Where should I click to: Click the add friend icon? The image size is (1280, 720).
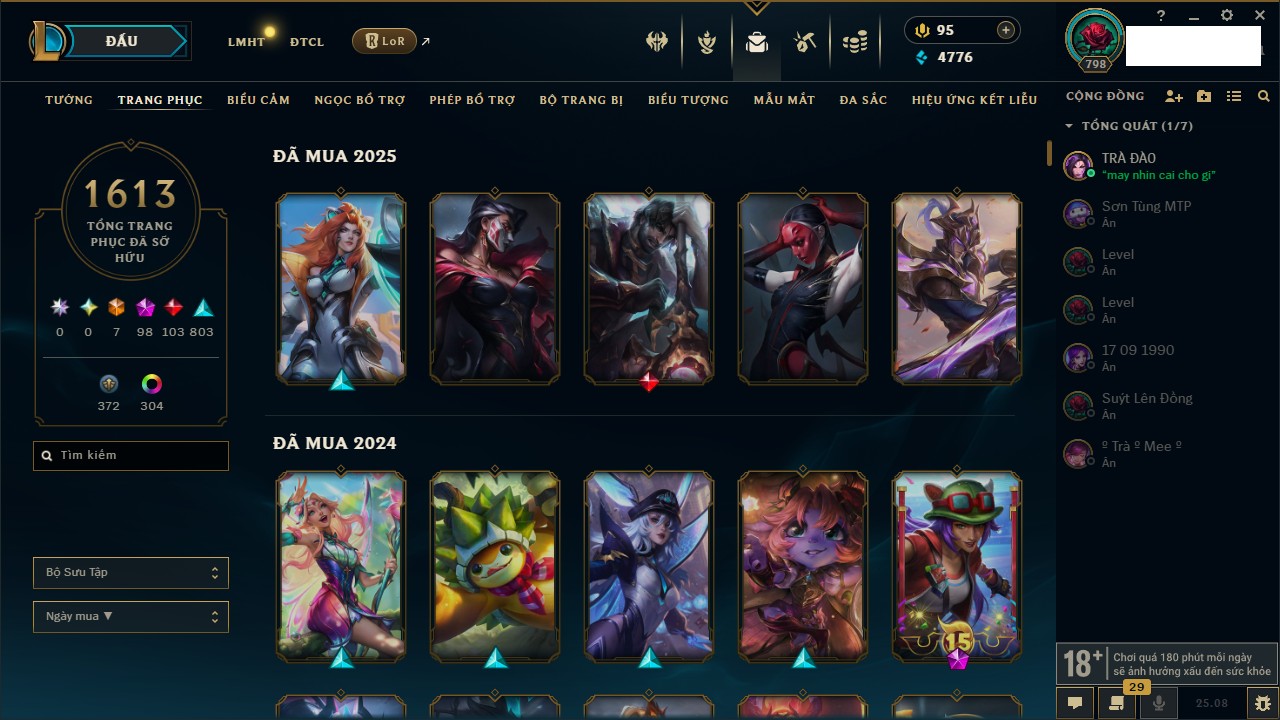point(1174,96)
